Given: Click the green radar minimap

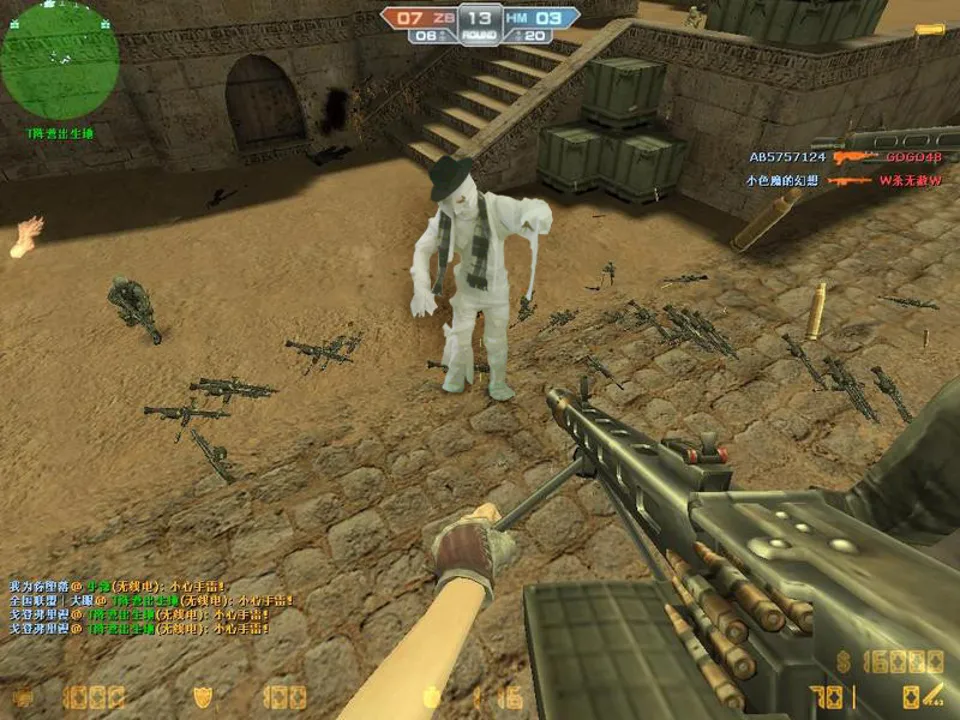Looking at the screenshot, I should (x=60, y=60).
